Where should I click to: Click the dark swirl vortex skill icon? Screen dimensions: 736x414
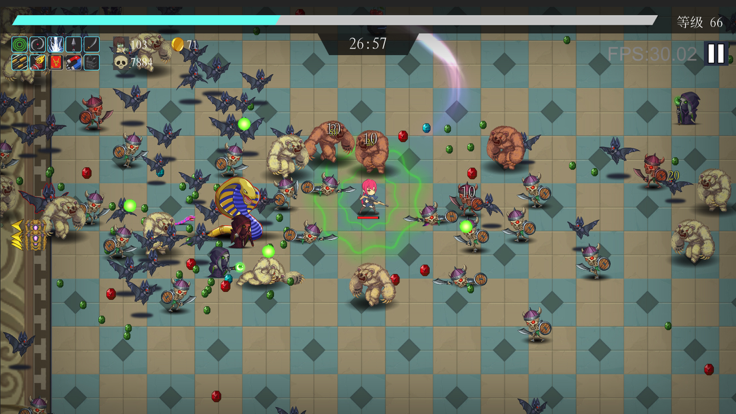(38, 45)
